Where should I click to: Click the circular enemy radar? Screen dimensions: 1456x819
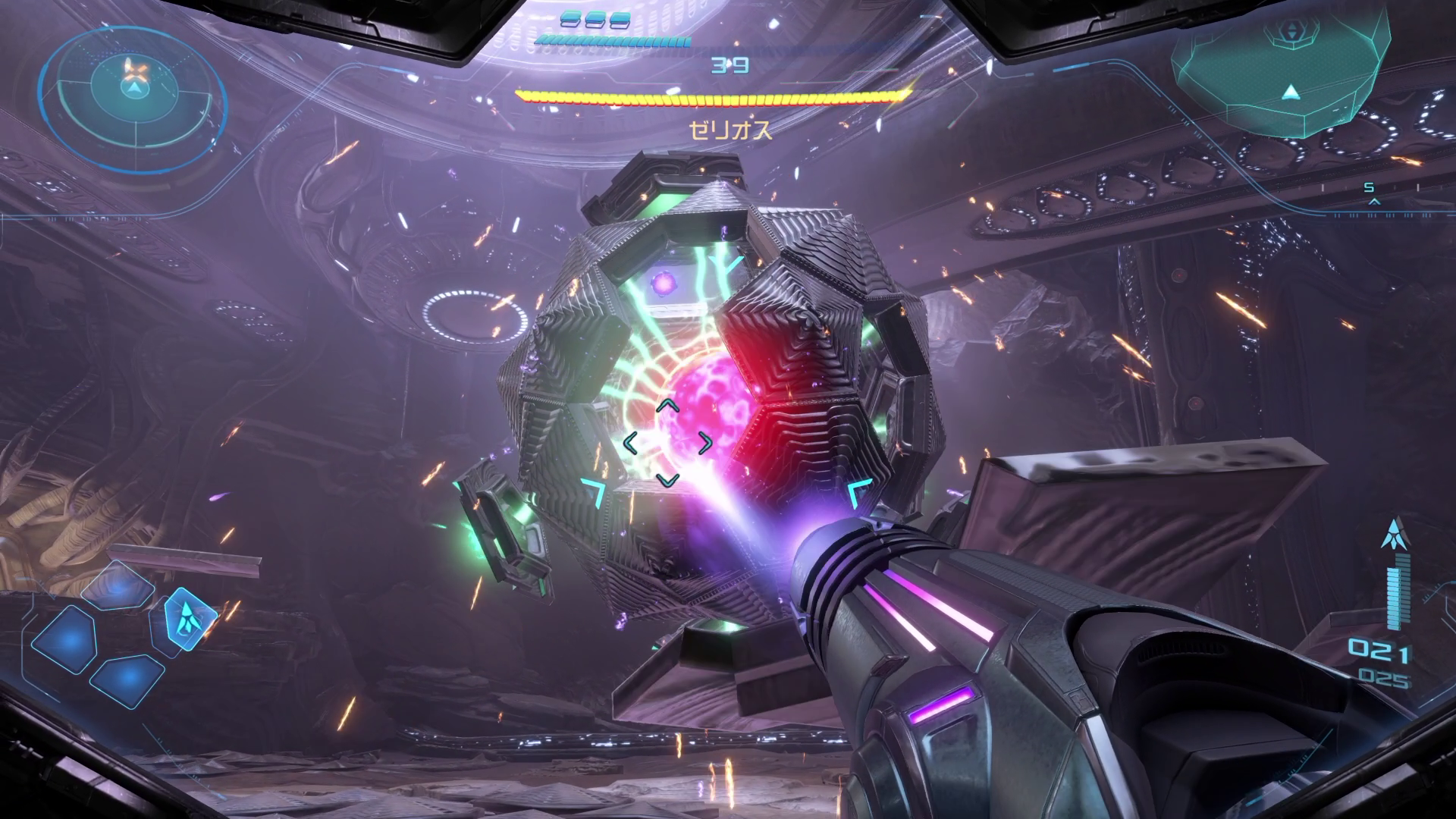(134, 97)
